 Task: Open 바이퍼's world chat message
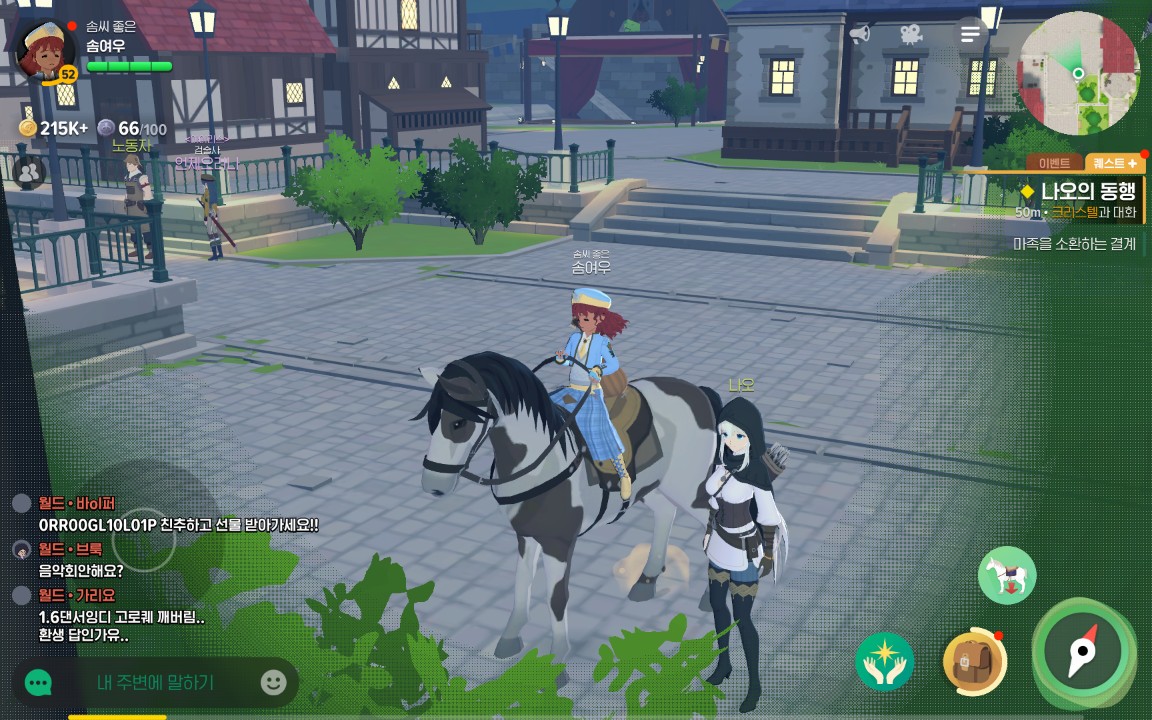(178, 524)
